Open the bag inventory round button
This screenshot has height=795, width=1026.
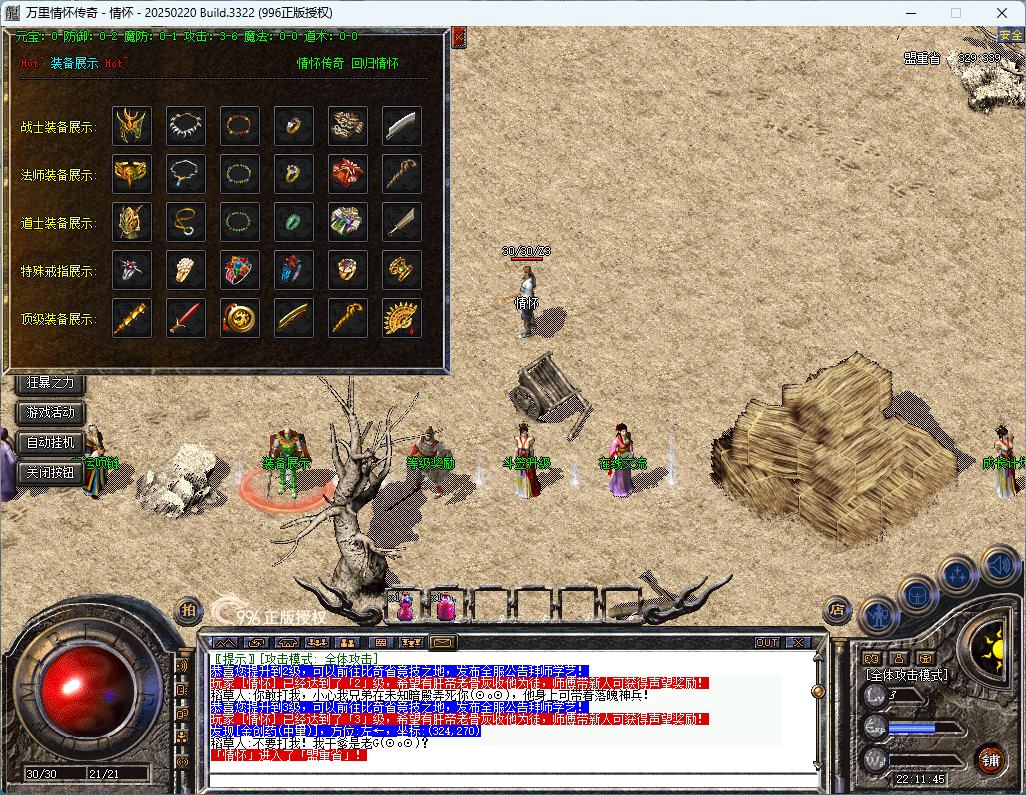click(x=918, y=594)
